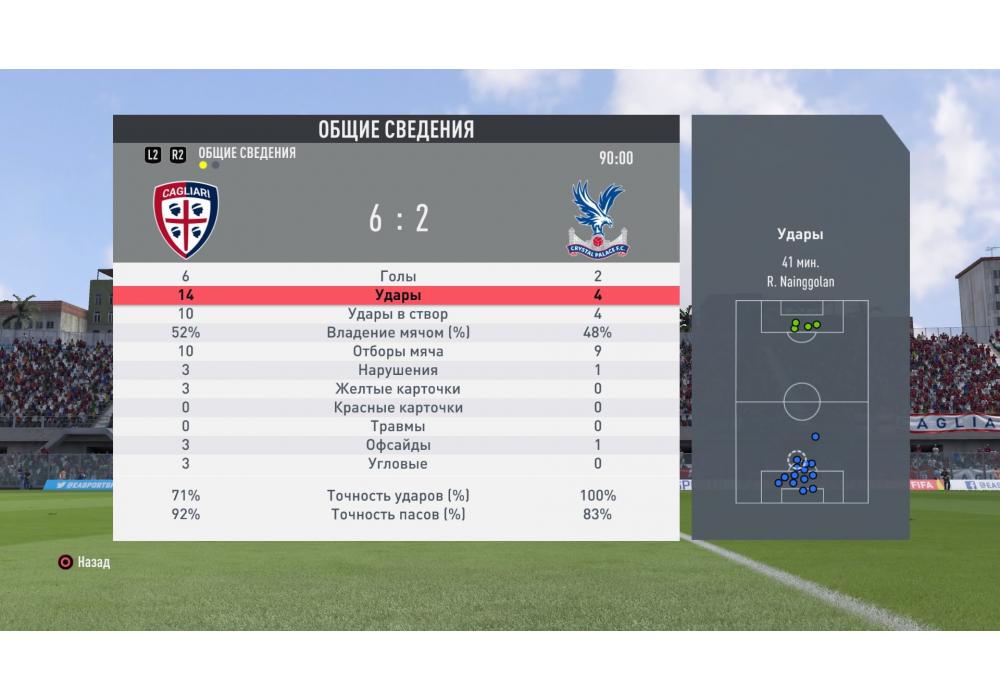This screenshot has height=700, width=1000.
Task: Click the shot map pitch diagram
Action: (801, 402)
